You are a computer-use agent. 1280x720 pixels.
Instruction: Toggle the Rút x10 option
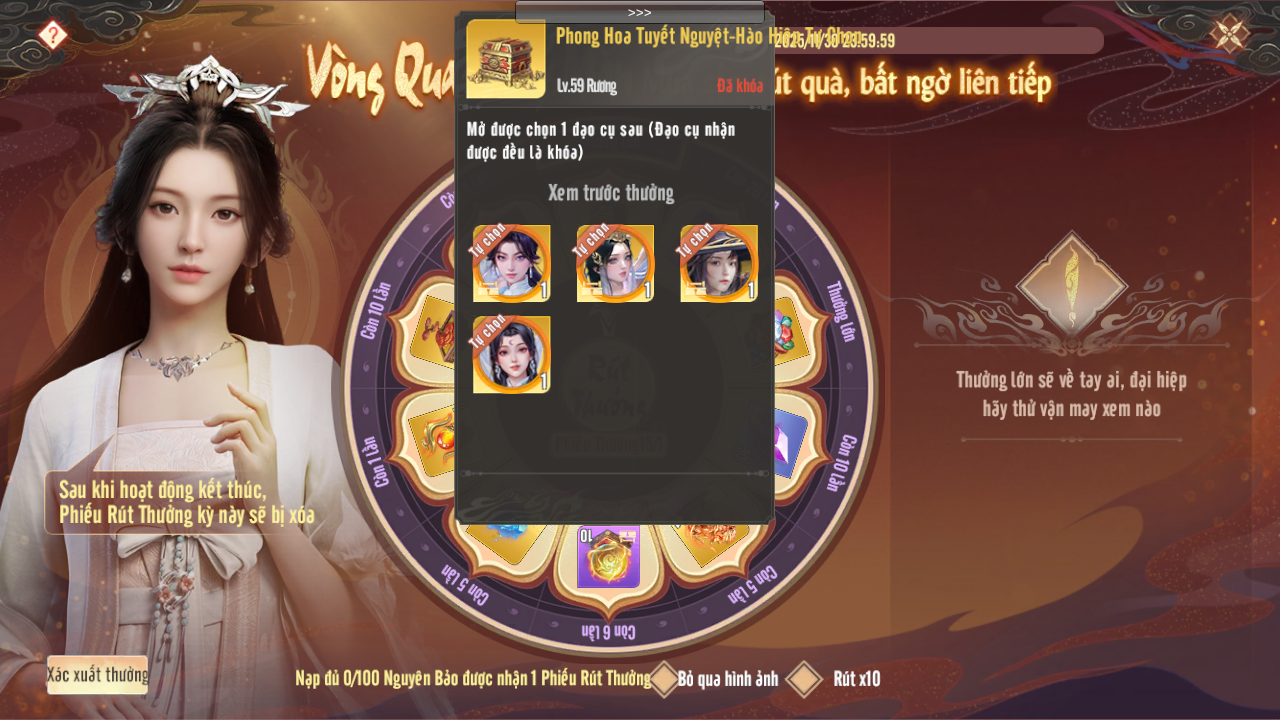click(x=804, y=678)
